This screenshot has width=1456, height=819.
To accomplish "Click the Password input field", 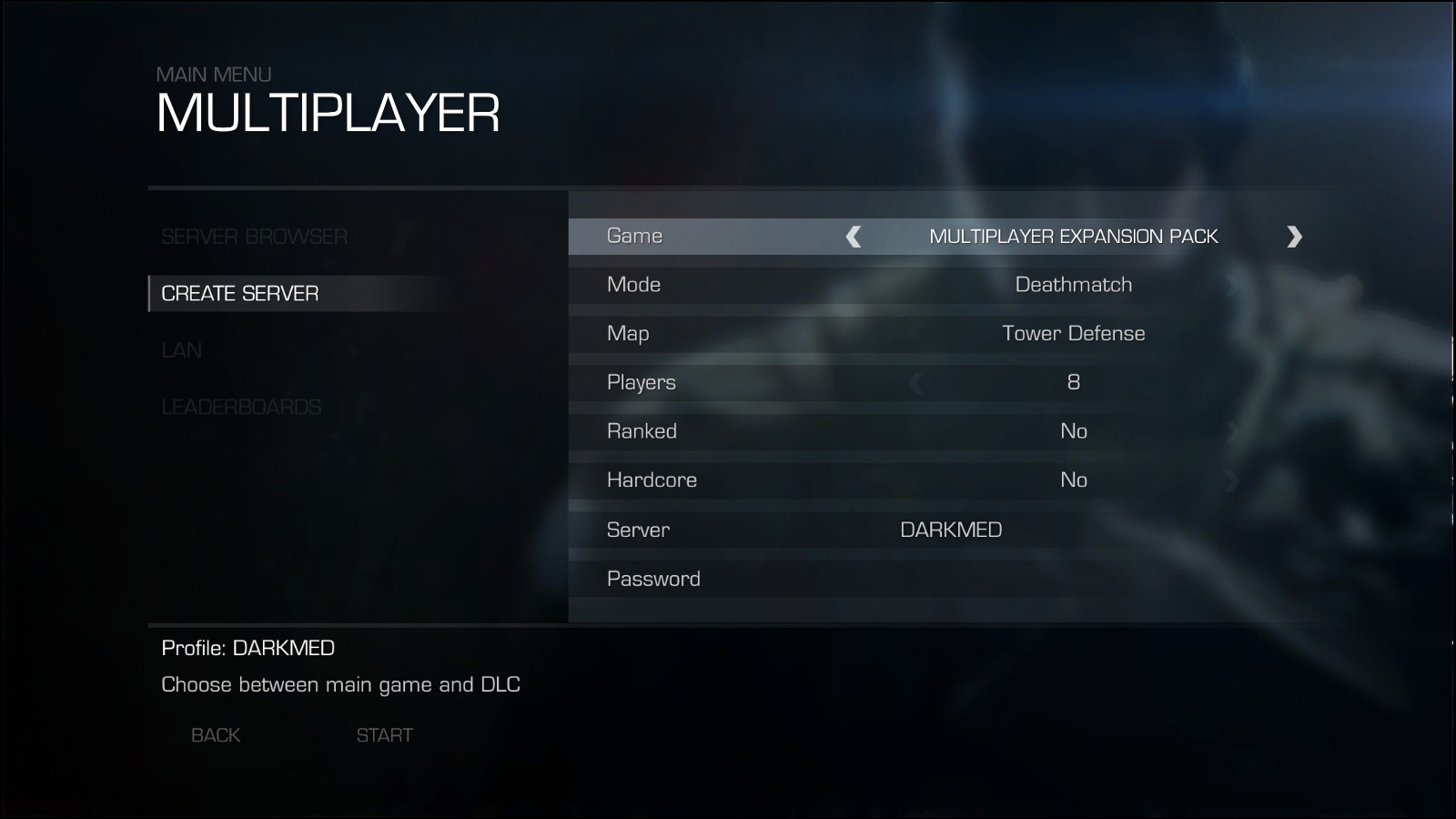I will [910, 578].
